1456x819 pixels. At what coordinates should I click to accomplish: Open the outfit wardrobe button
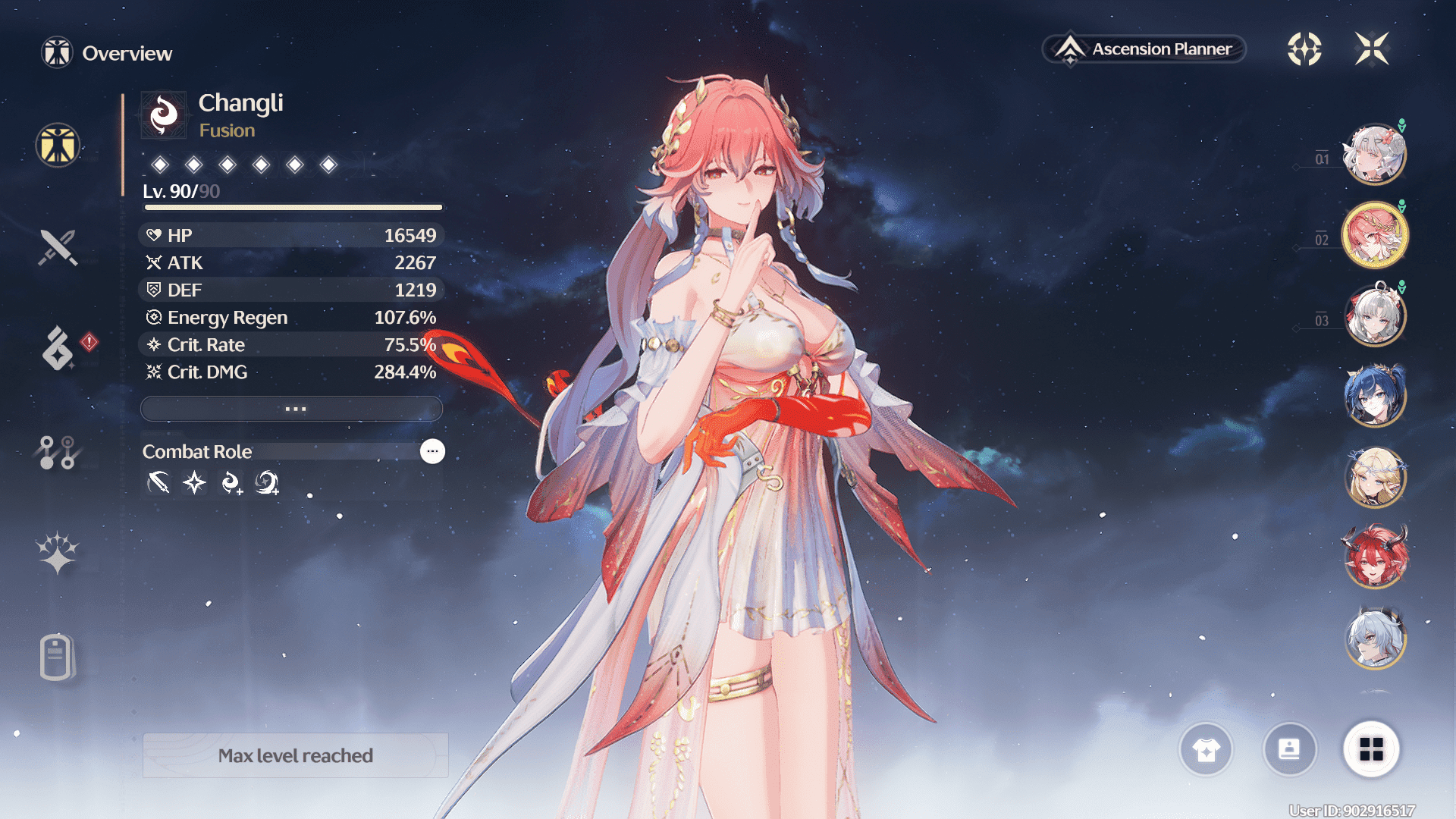pos(1206,749)
